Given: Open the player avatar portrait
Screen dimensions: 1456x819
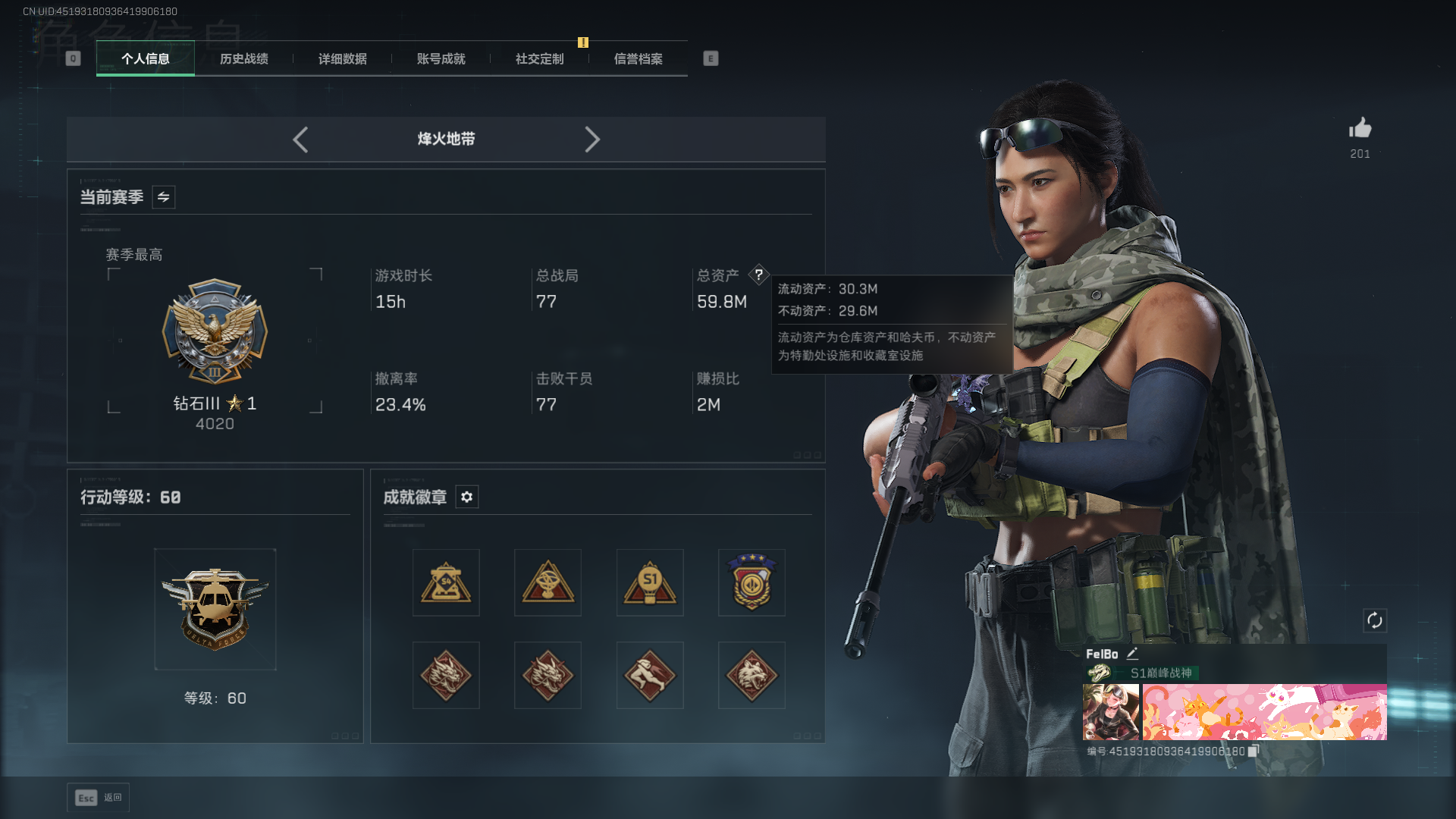Looking at the screenshot, I should tap(1110, 712).
